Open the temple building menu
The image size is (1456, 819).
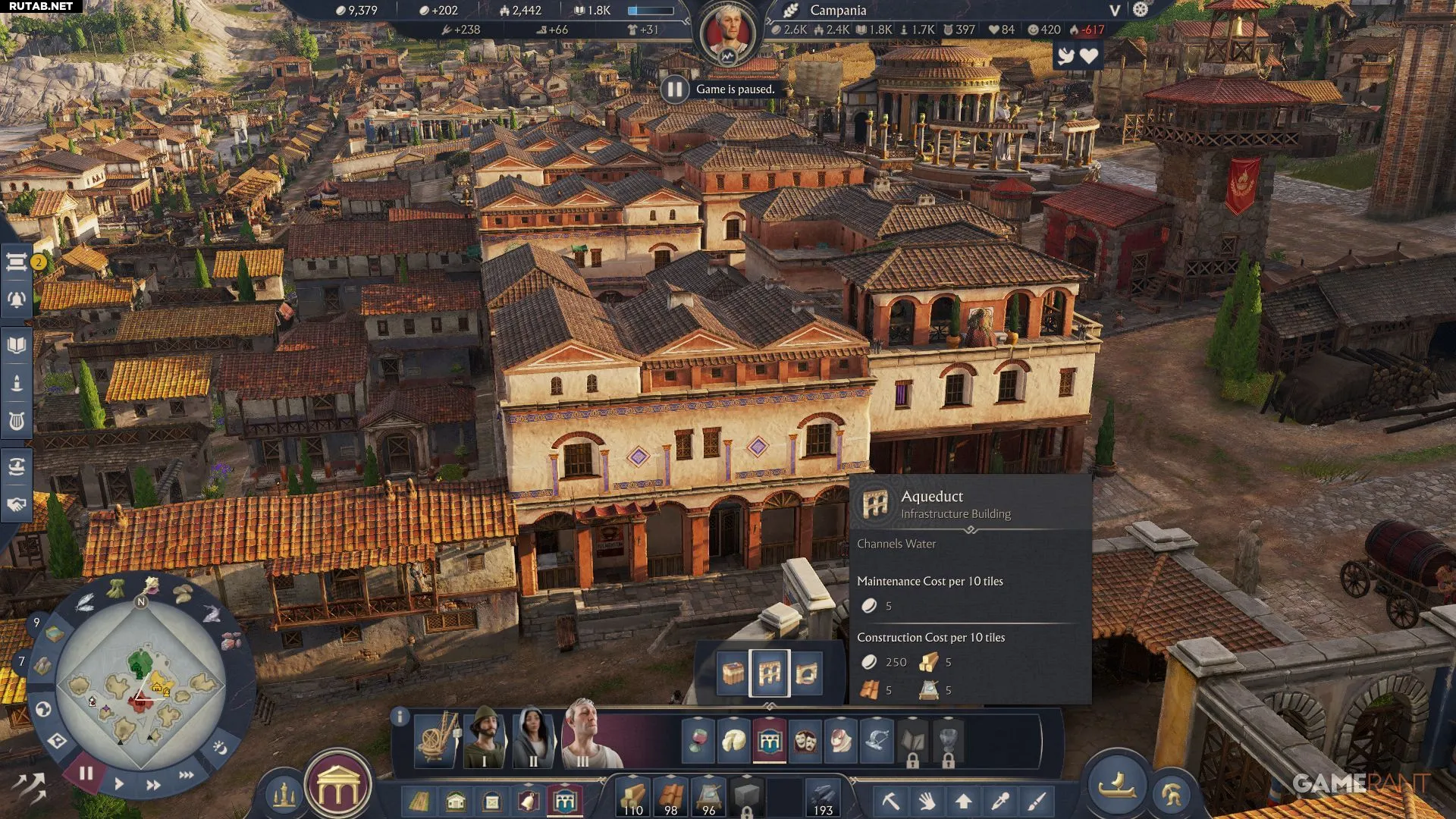point(338,789)
